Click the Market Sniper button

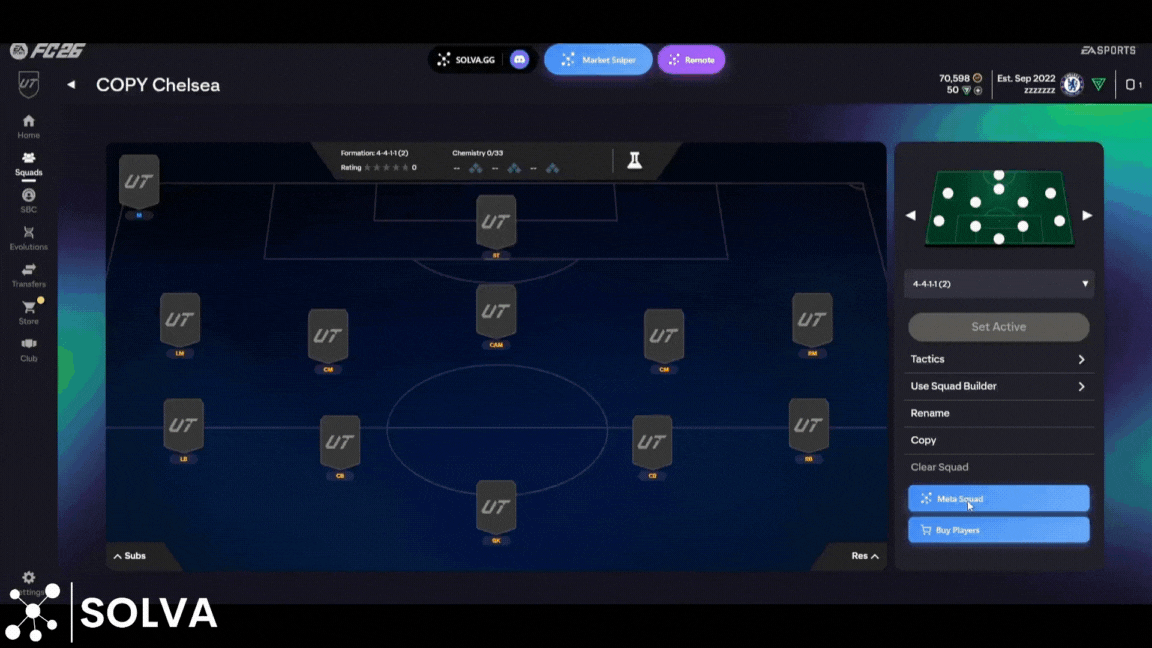(598, 60)
